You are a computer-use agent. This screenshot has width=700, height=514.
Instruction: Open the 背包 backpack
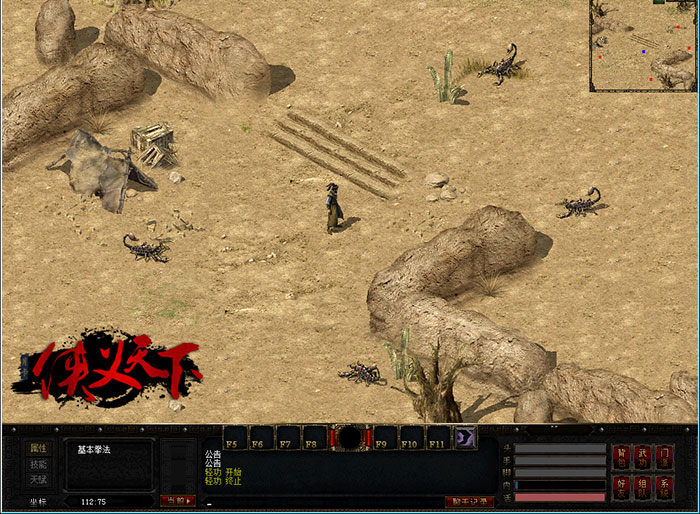622,458
